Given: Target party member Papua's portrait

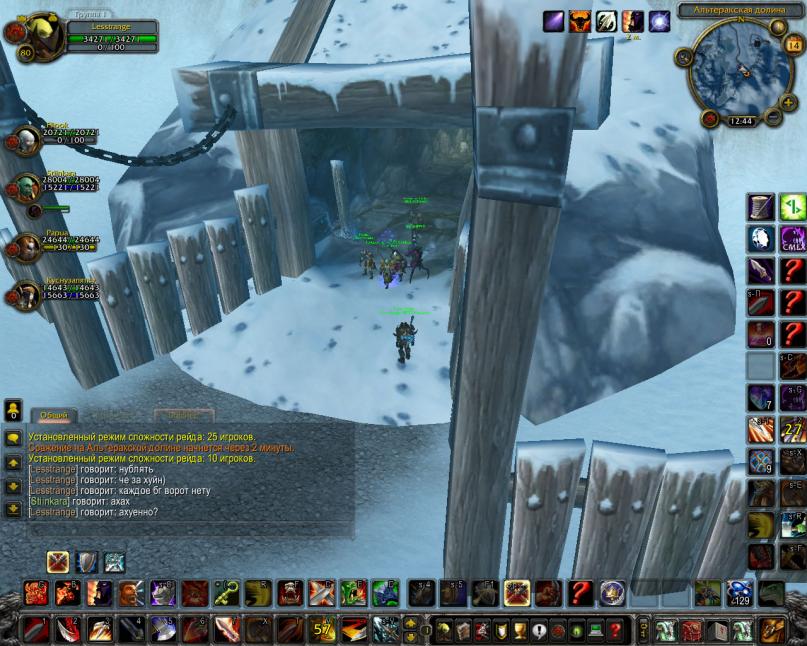Looking at the screenshot, I should tap(26, 245).
